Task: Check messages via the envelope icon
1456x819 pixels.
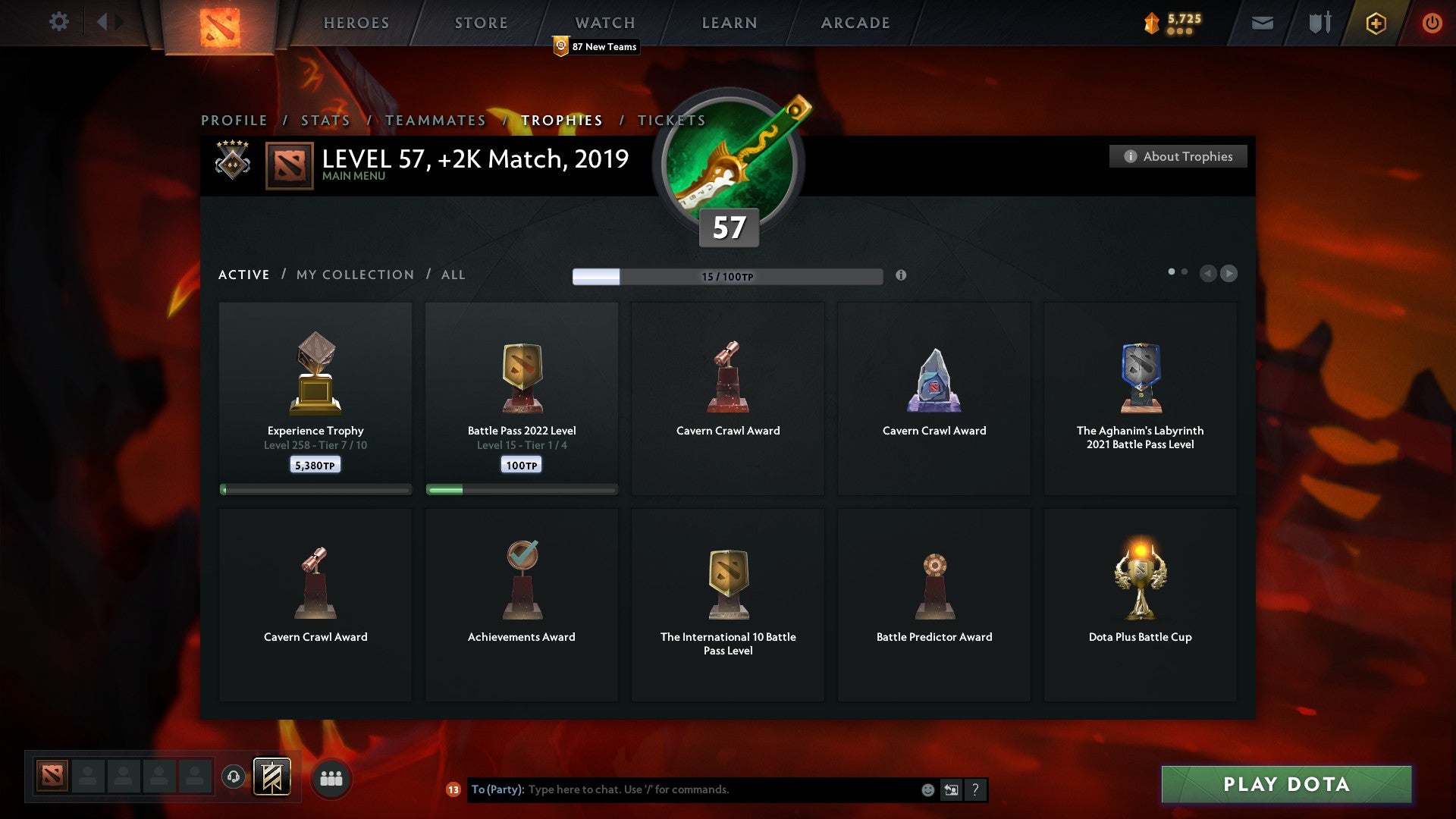Action: click(x=1262, y=23)
